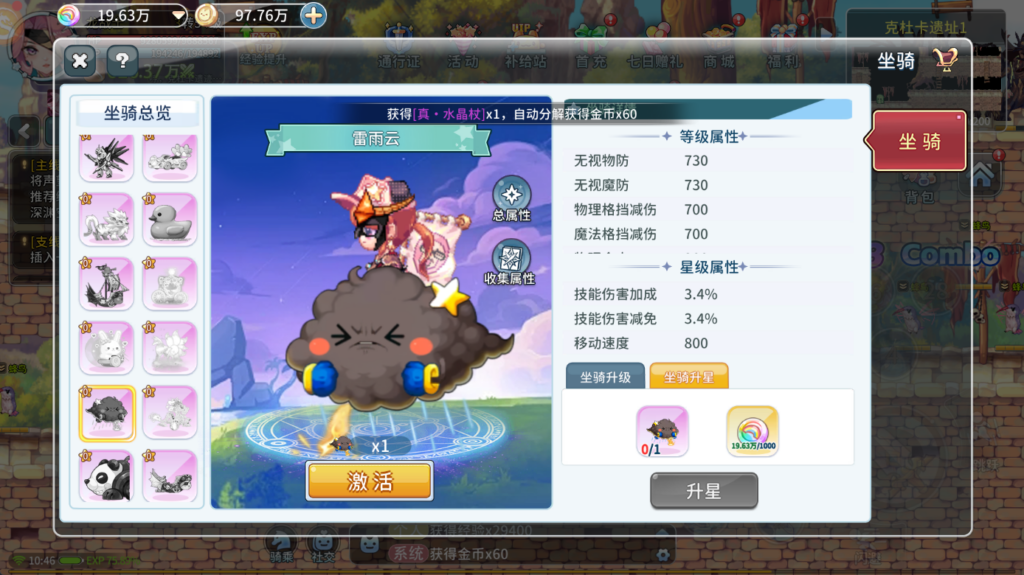Close the mount window with X
Screen dimensions: 1024x575
pos(80,62)
